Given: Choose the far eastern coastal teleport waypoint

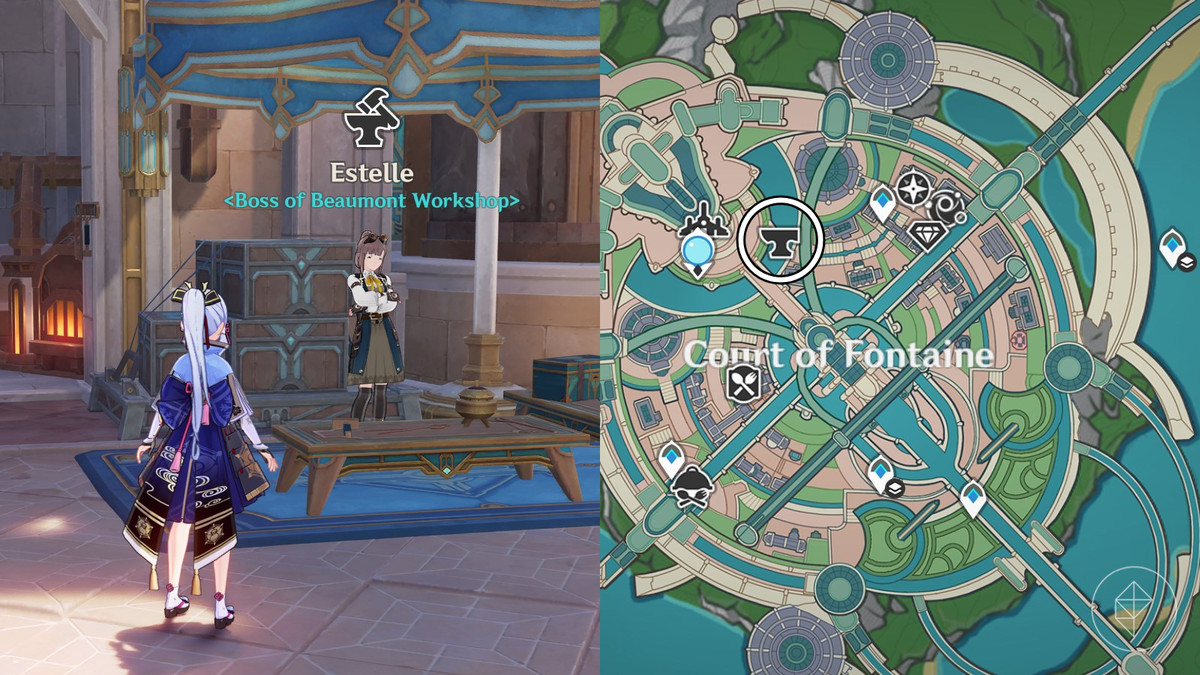Looking at the screenshot, I should coord(1173,248).
